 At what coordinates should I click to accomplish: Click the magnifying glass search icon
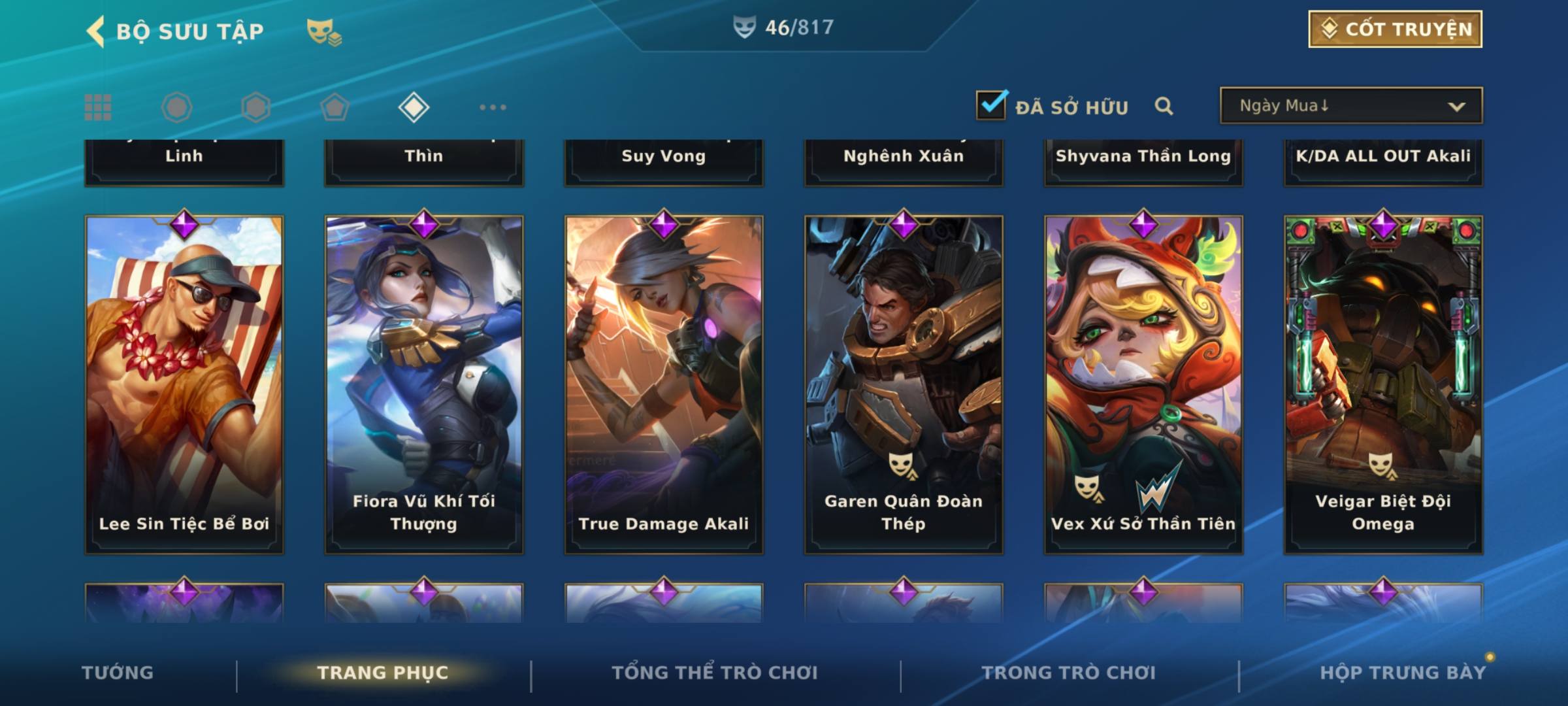click(1164, 106)
